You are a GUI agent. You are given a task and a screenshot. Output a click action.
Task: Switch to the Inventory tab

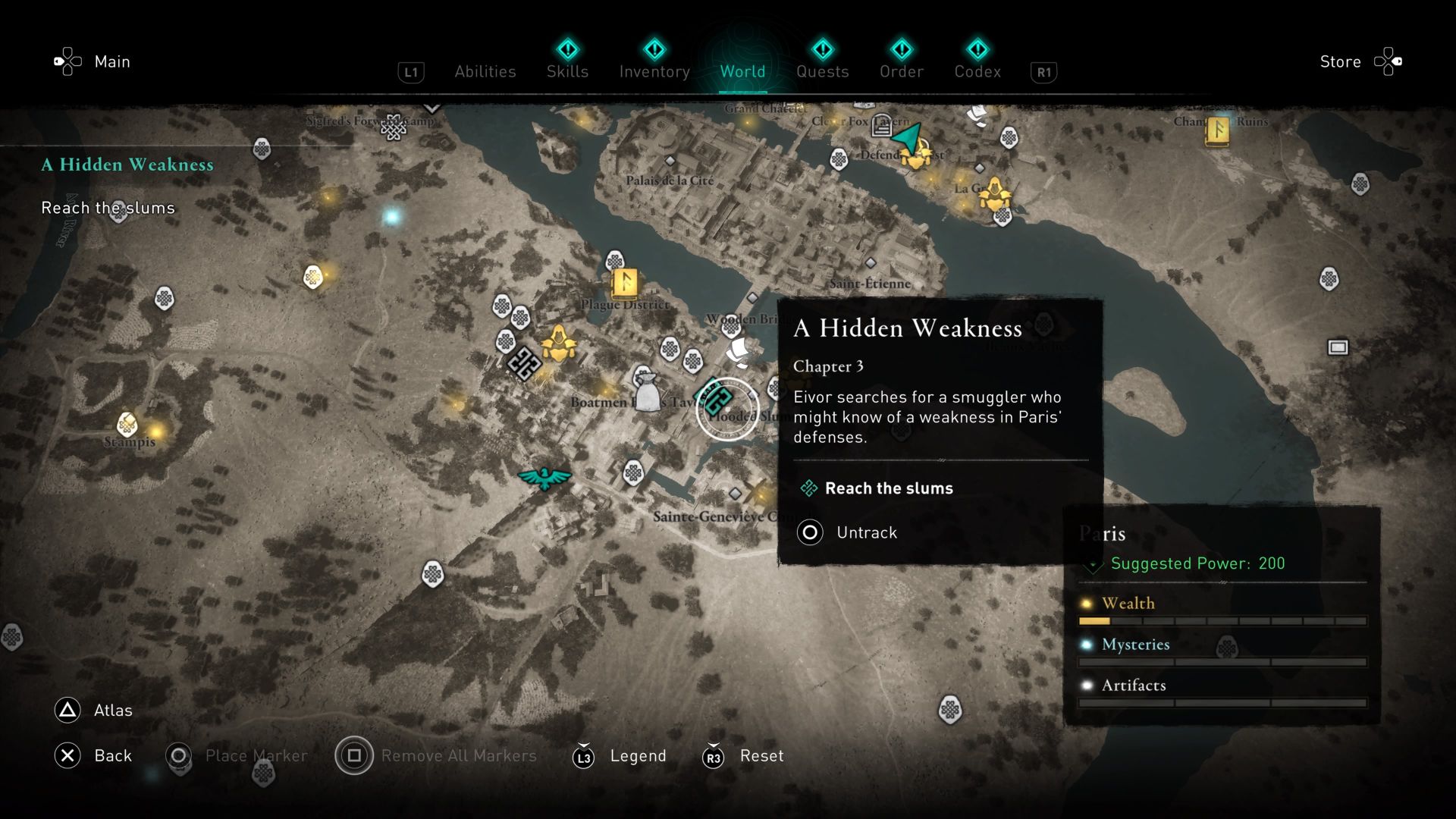pos(654,71)
